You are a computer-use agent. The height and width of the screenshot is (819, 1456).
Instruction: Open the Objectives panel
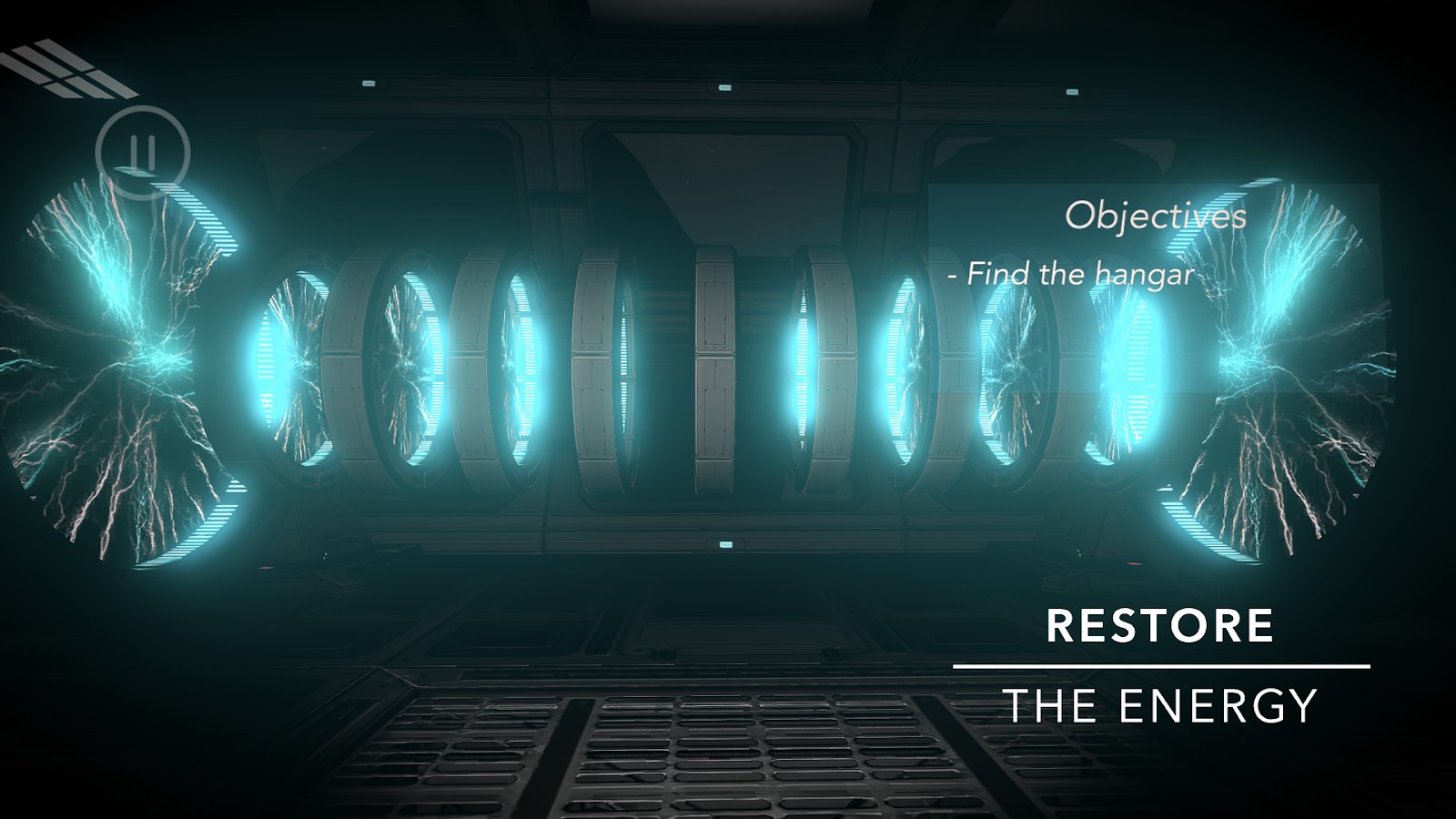1155,216
